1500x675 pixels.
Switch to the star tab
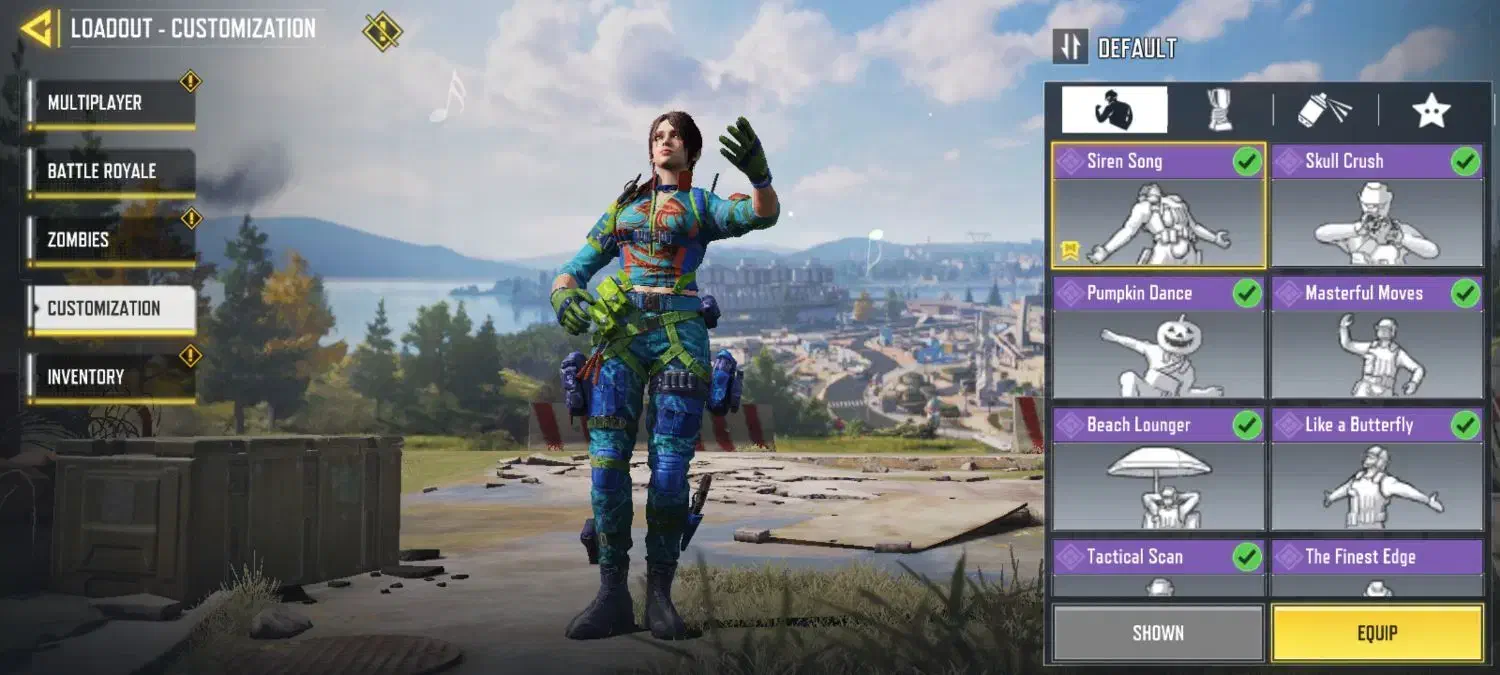click(x=1431, y=110)
